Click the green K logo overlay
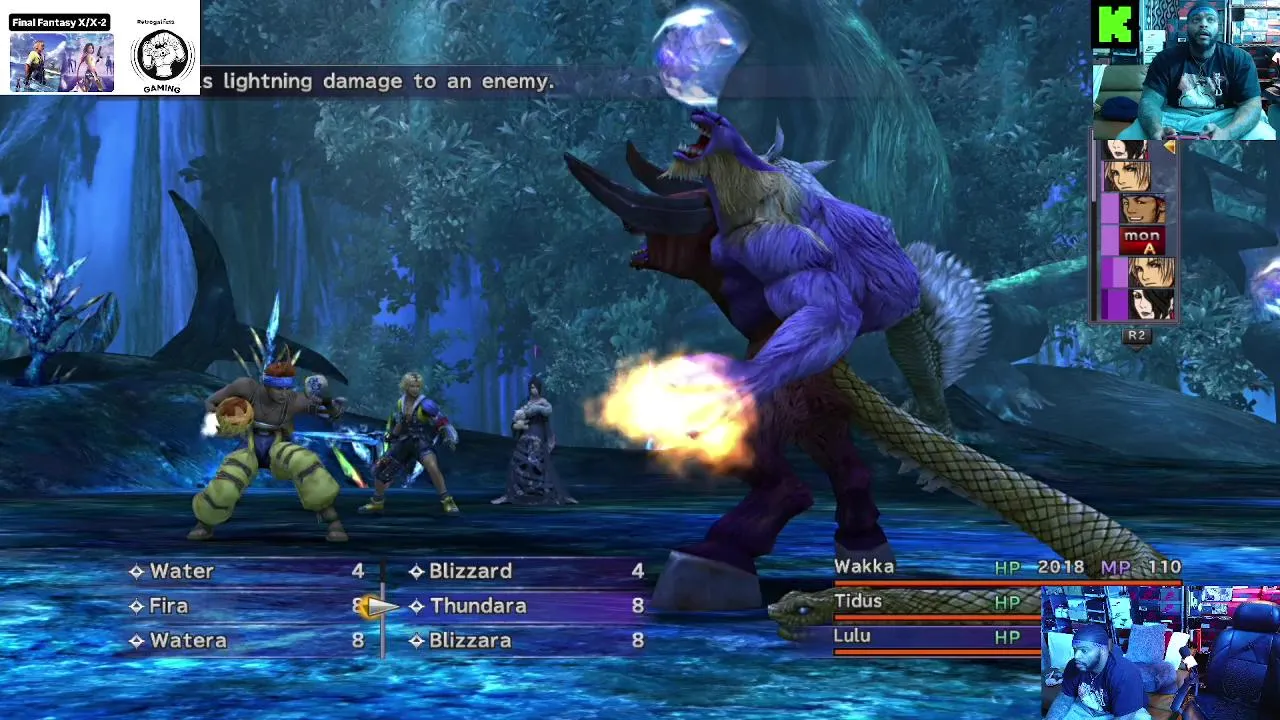Viewport: 1280px width, 720px height. click(x=1115, y=24)
